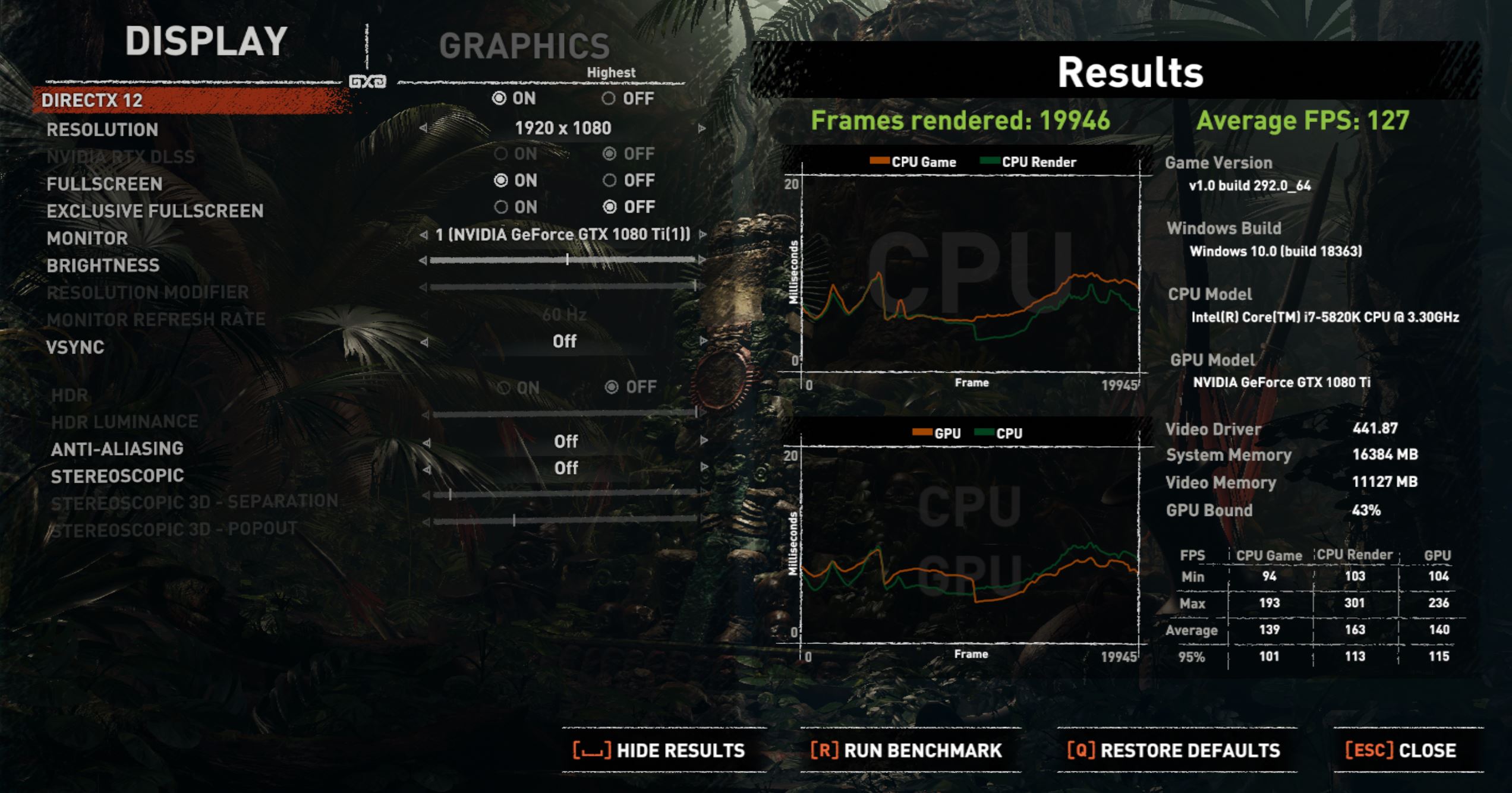
Task: Lower resolution with the left arrow
Action: pyautogui.click(x=423, y=128)
